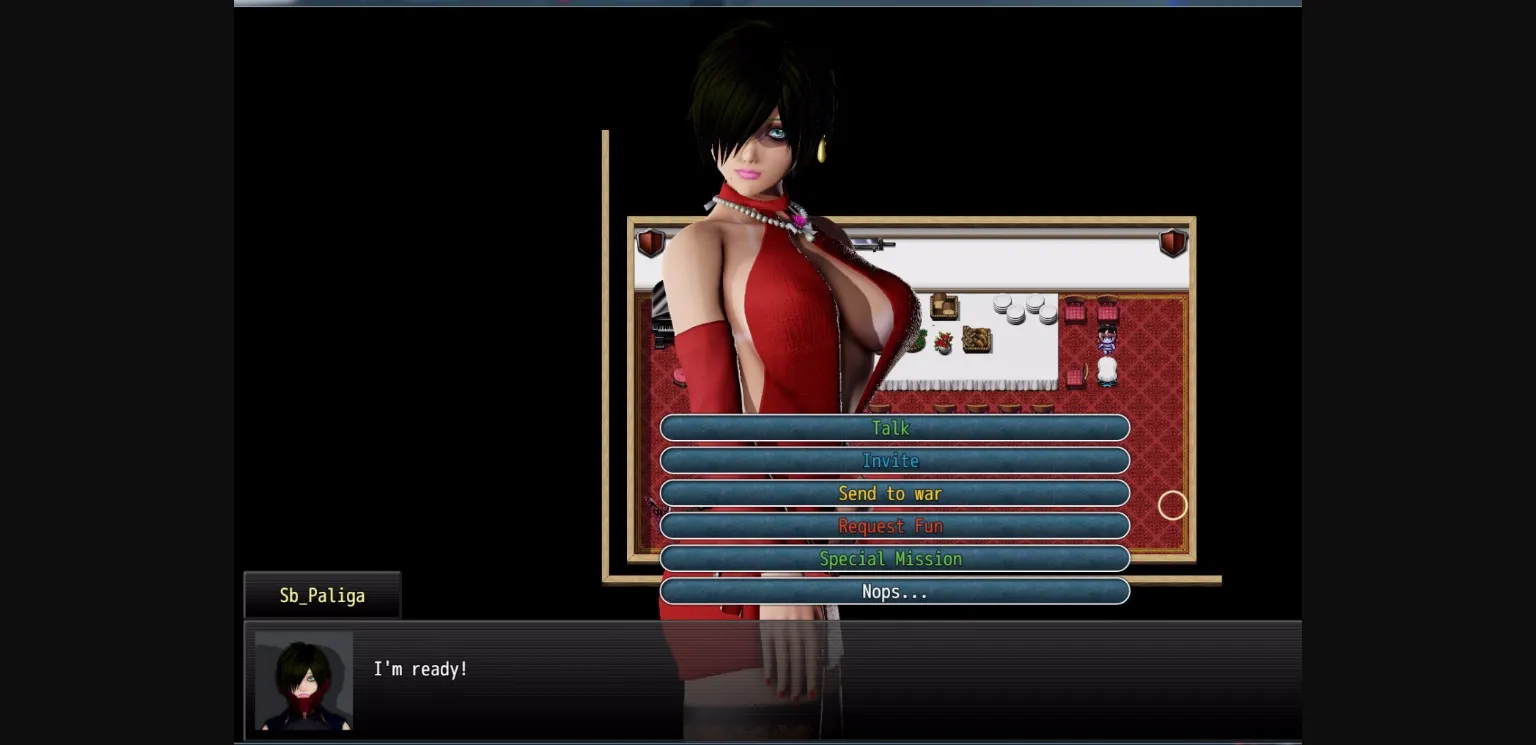Click the character portrait in the dialogue box

click(303, 681)
